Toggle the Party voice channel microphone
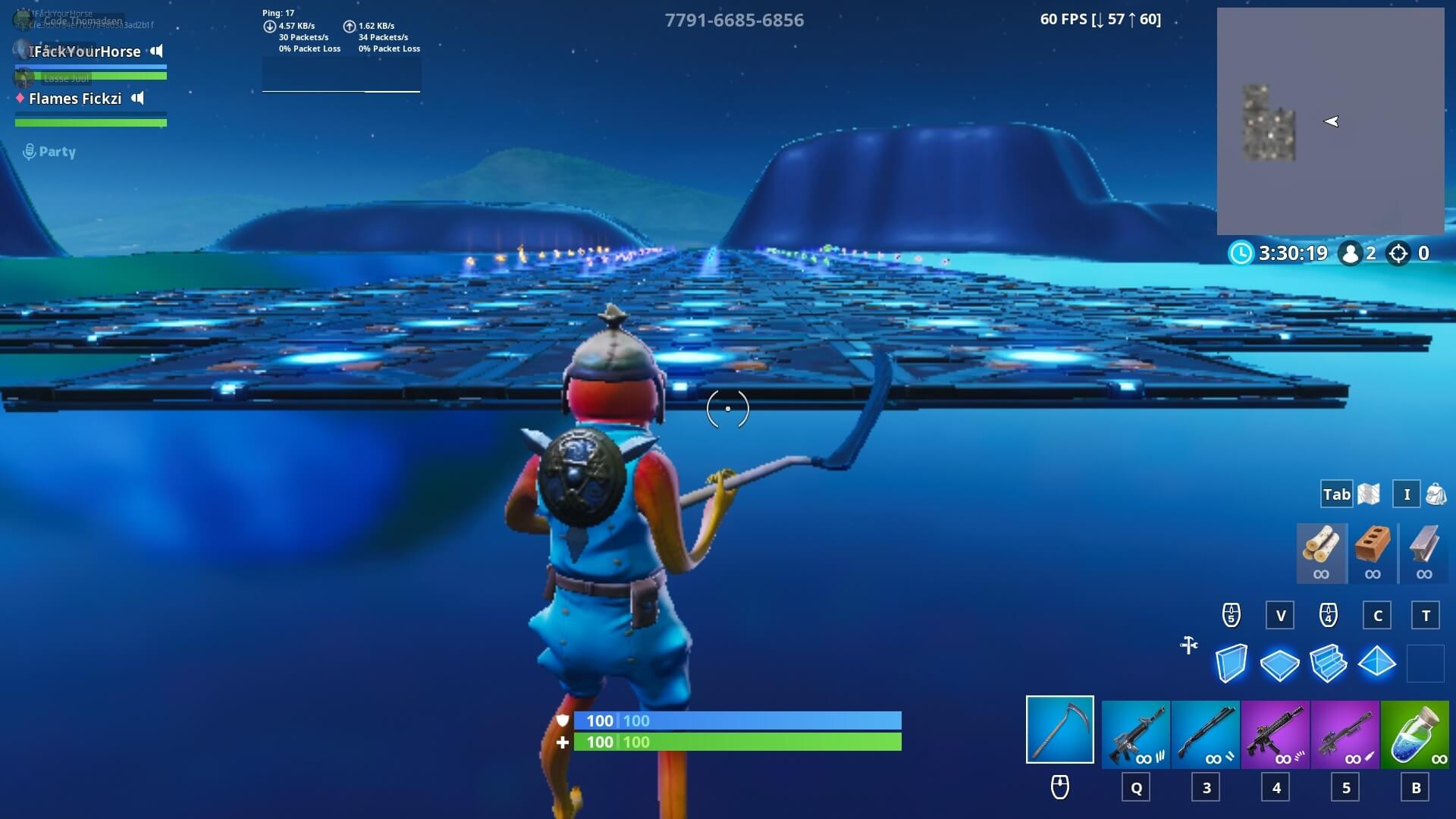Viewport: 1456px width, 819px height. 28,151
